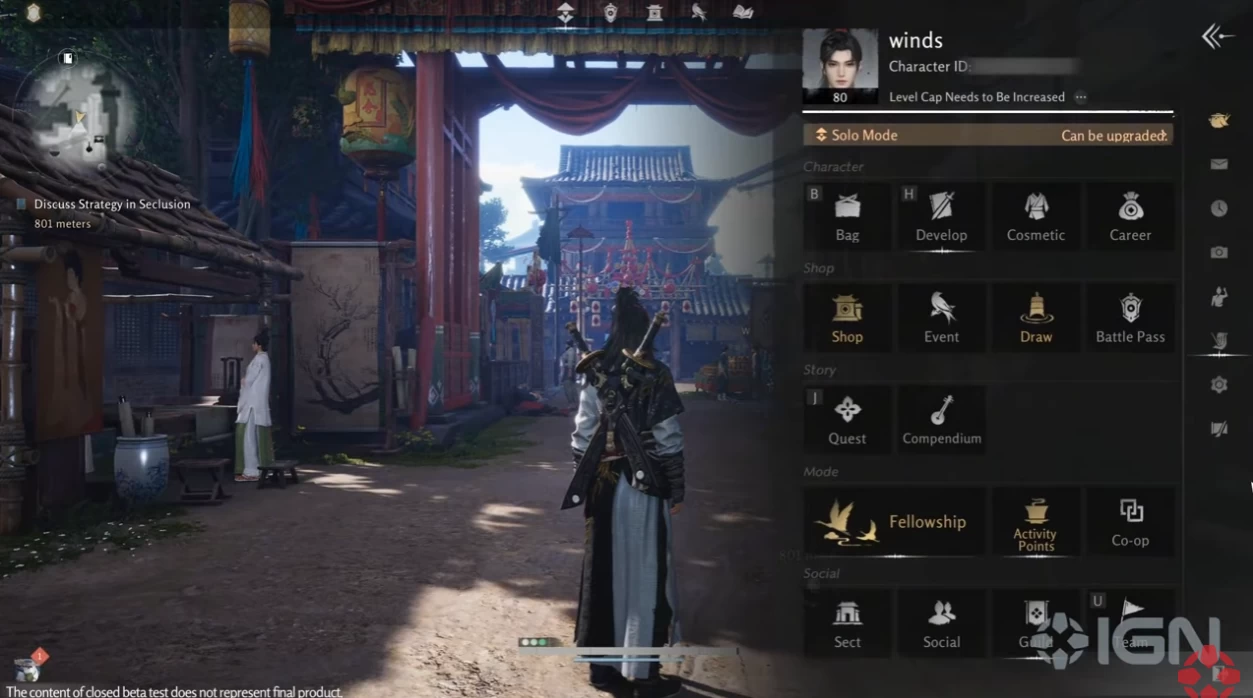The width and height of the screenshot is (1253, 698).
Task: Close the menu with the back arrow
Action: click(x=1216, y=37)
